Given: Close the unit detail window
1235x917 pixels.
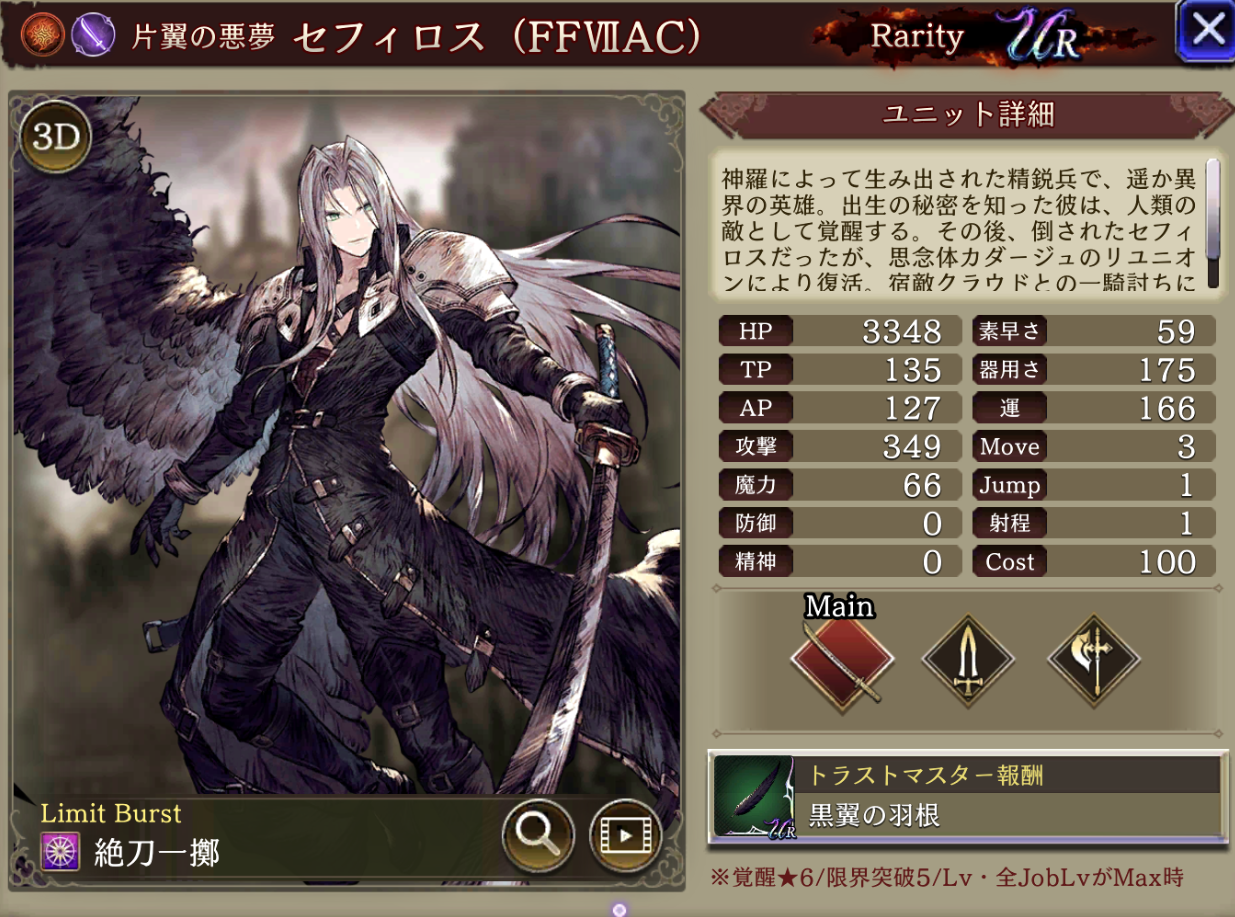Looking at the screenshot, I should tap(1207, 30).
